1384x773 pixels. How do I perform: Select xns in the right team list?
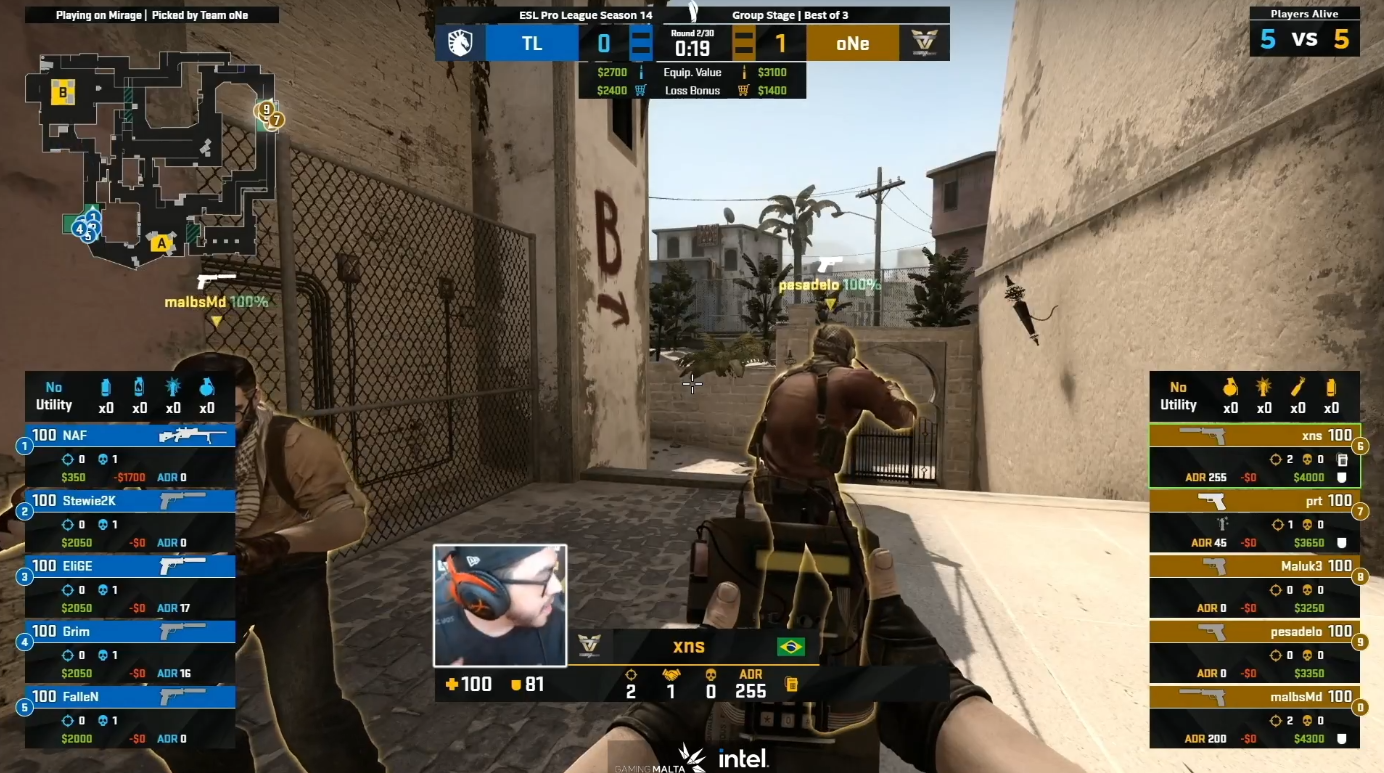click(x=1254, y=456)
